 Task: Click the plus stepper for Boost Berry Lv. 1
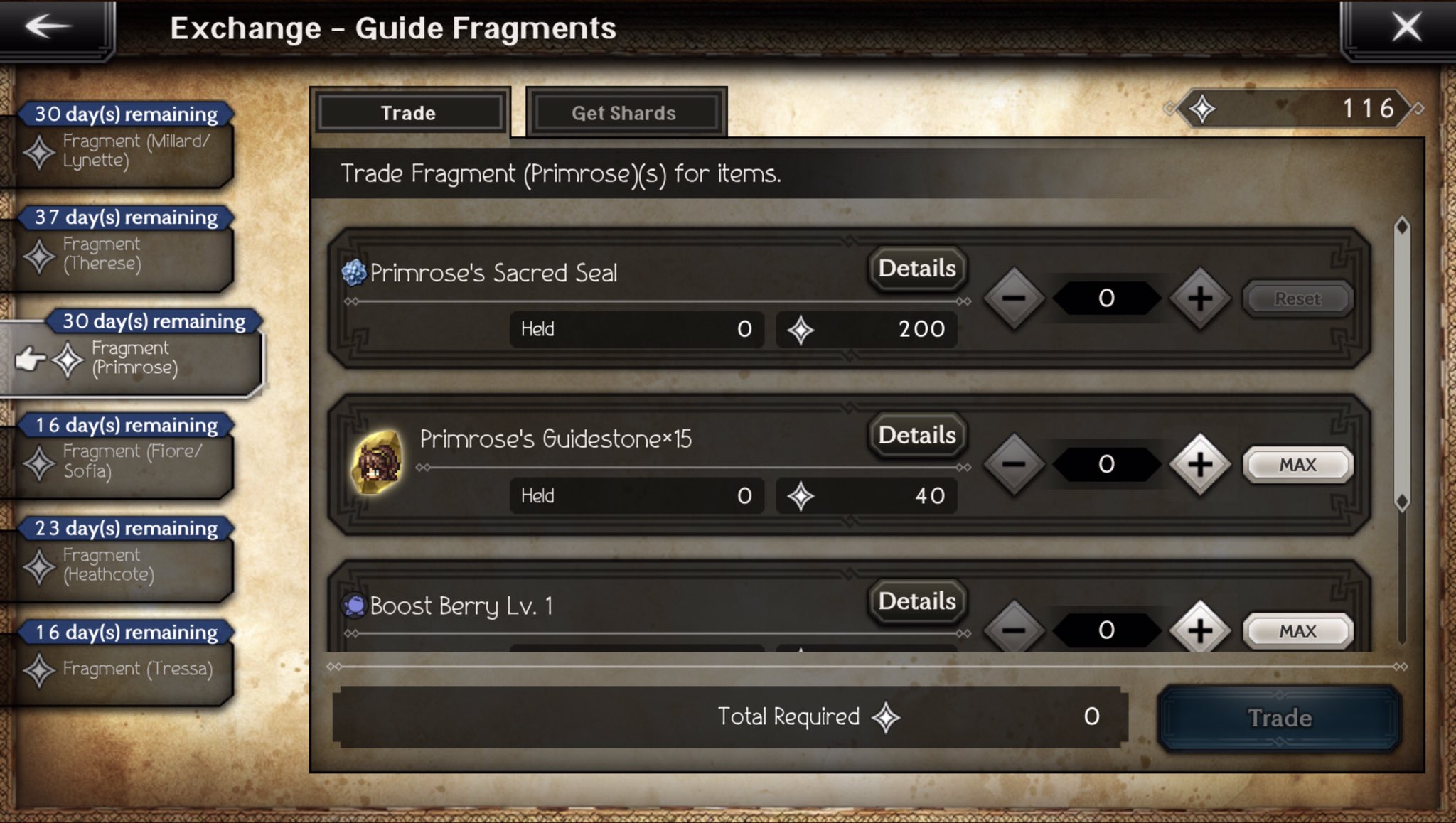(x=1200, y=630)
